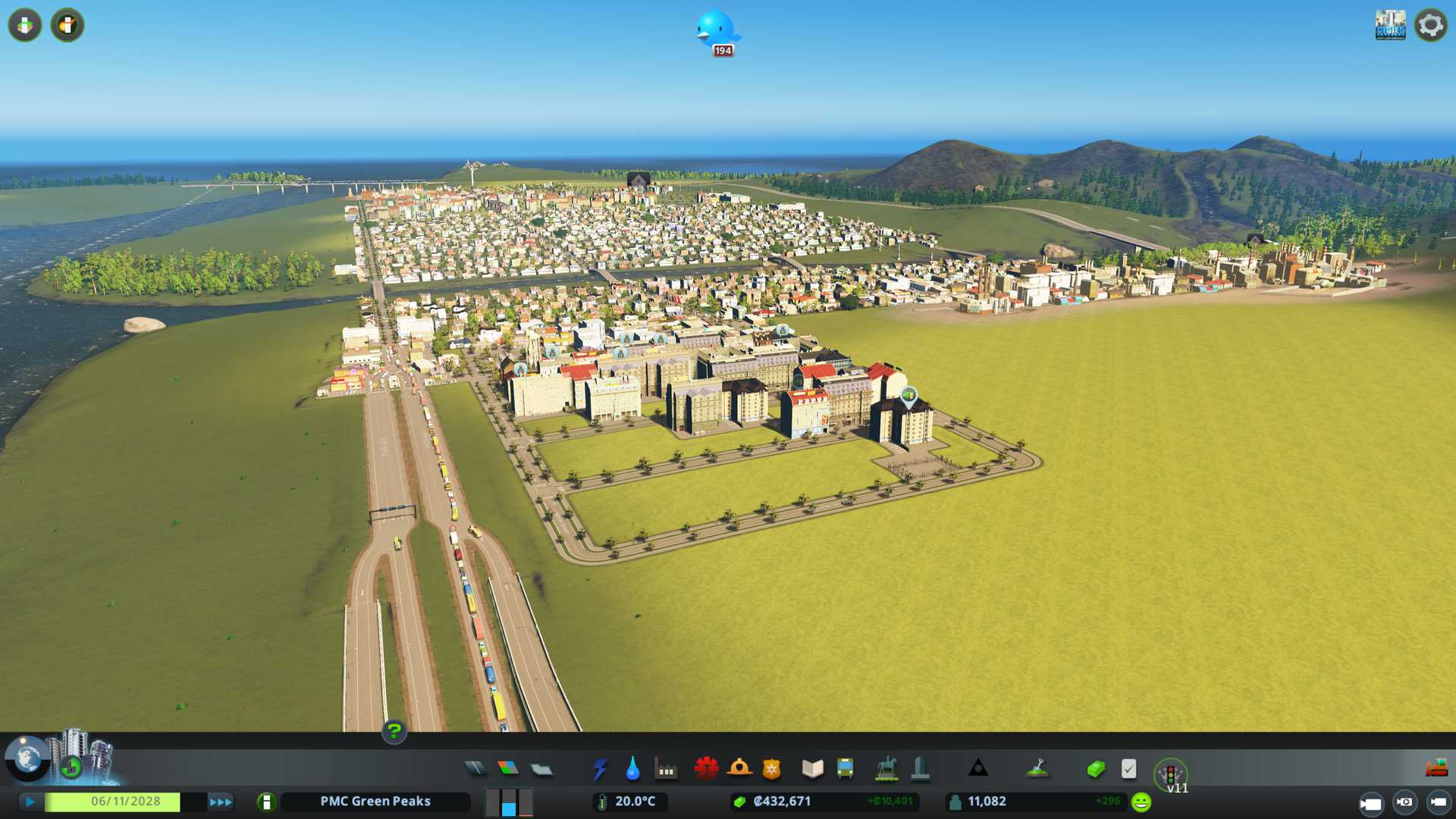Open the Garbage and Industry menu

tap(666, 769)
